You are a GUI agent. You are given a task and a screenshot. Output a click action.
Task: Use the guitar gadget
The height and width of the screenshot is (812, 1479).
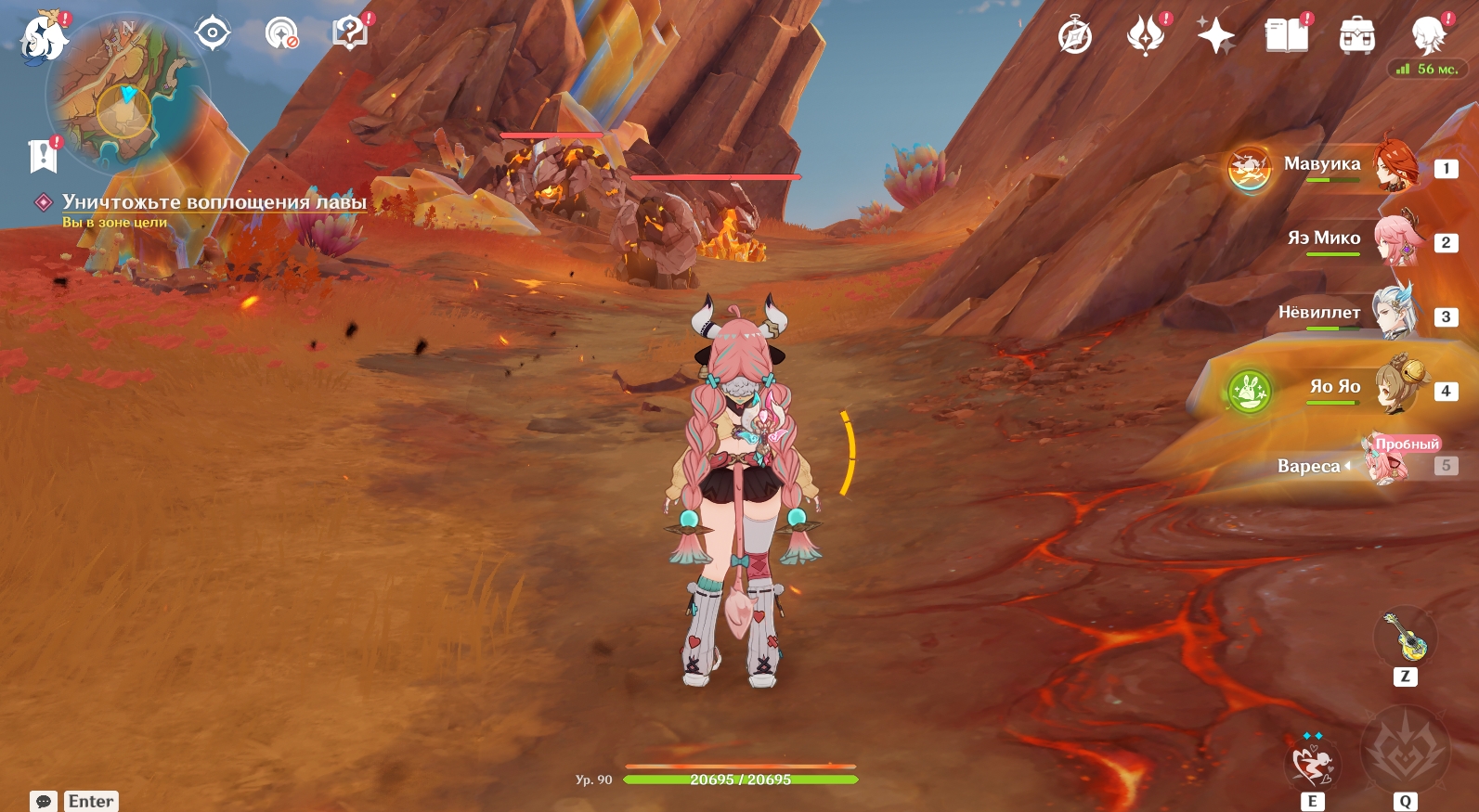coord(1405,637)
